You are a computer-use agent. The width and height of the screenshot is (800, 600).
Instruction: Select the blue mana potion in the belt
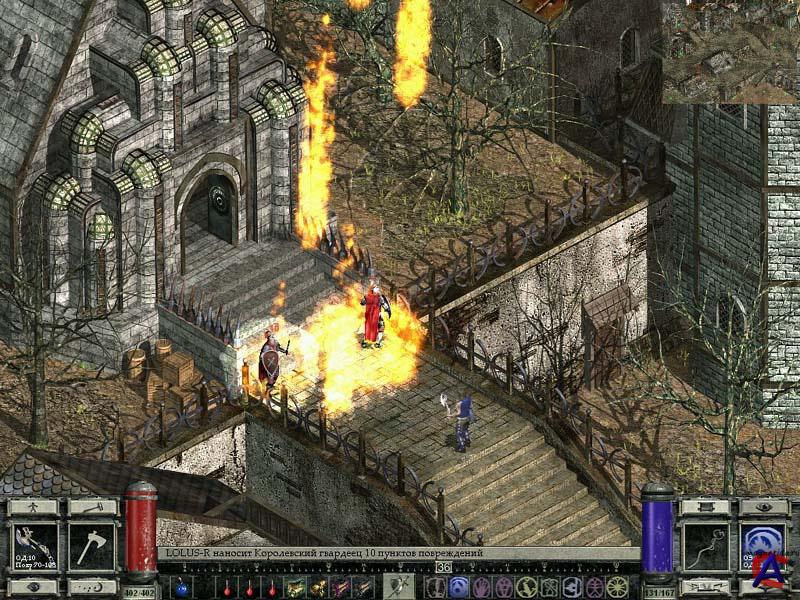click(x=182, y=587)
